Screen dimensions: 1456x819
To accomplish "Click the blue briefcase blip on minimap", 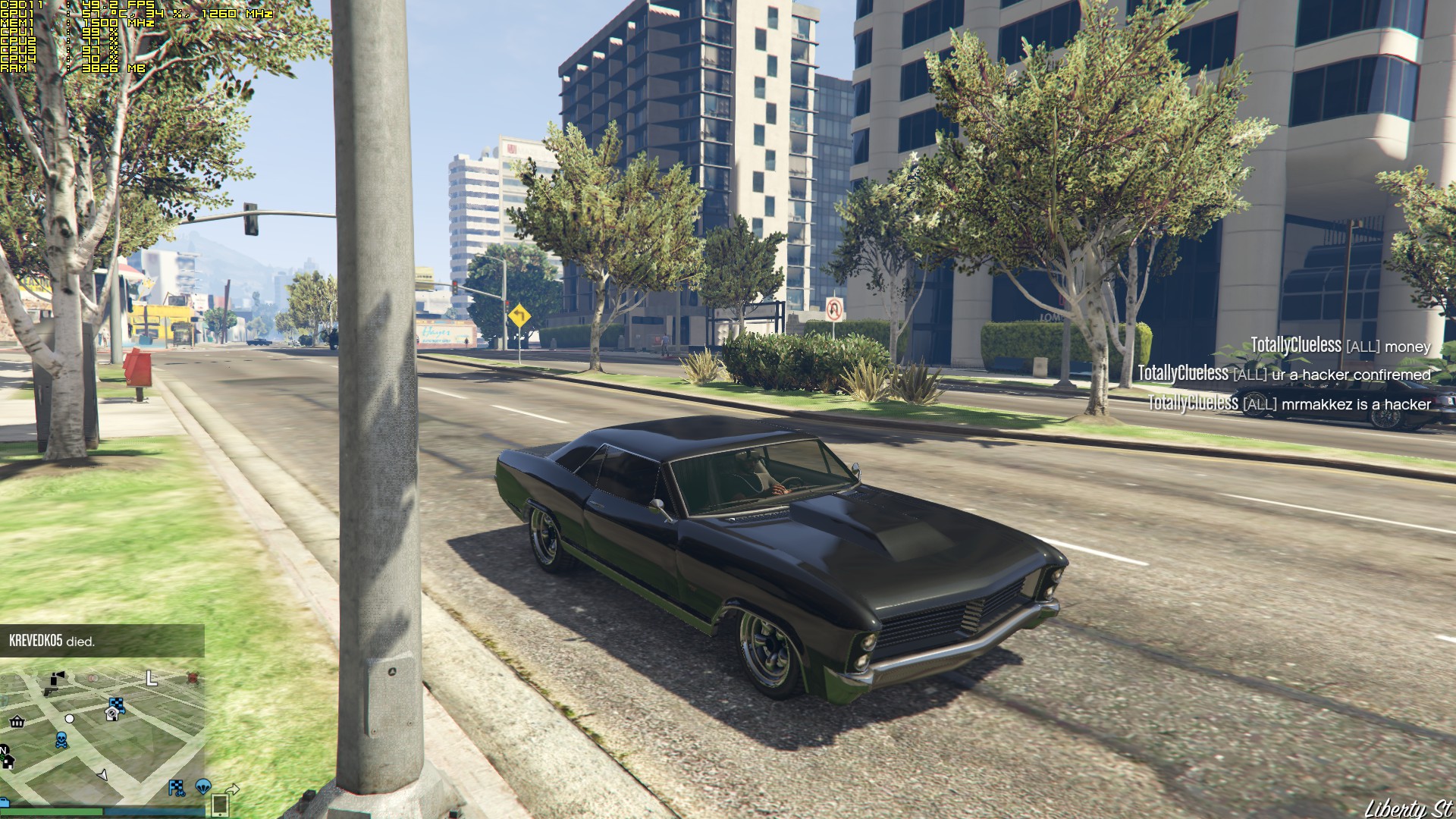I will click(x=4, y=802).
